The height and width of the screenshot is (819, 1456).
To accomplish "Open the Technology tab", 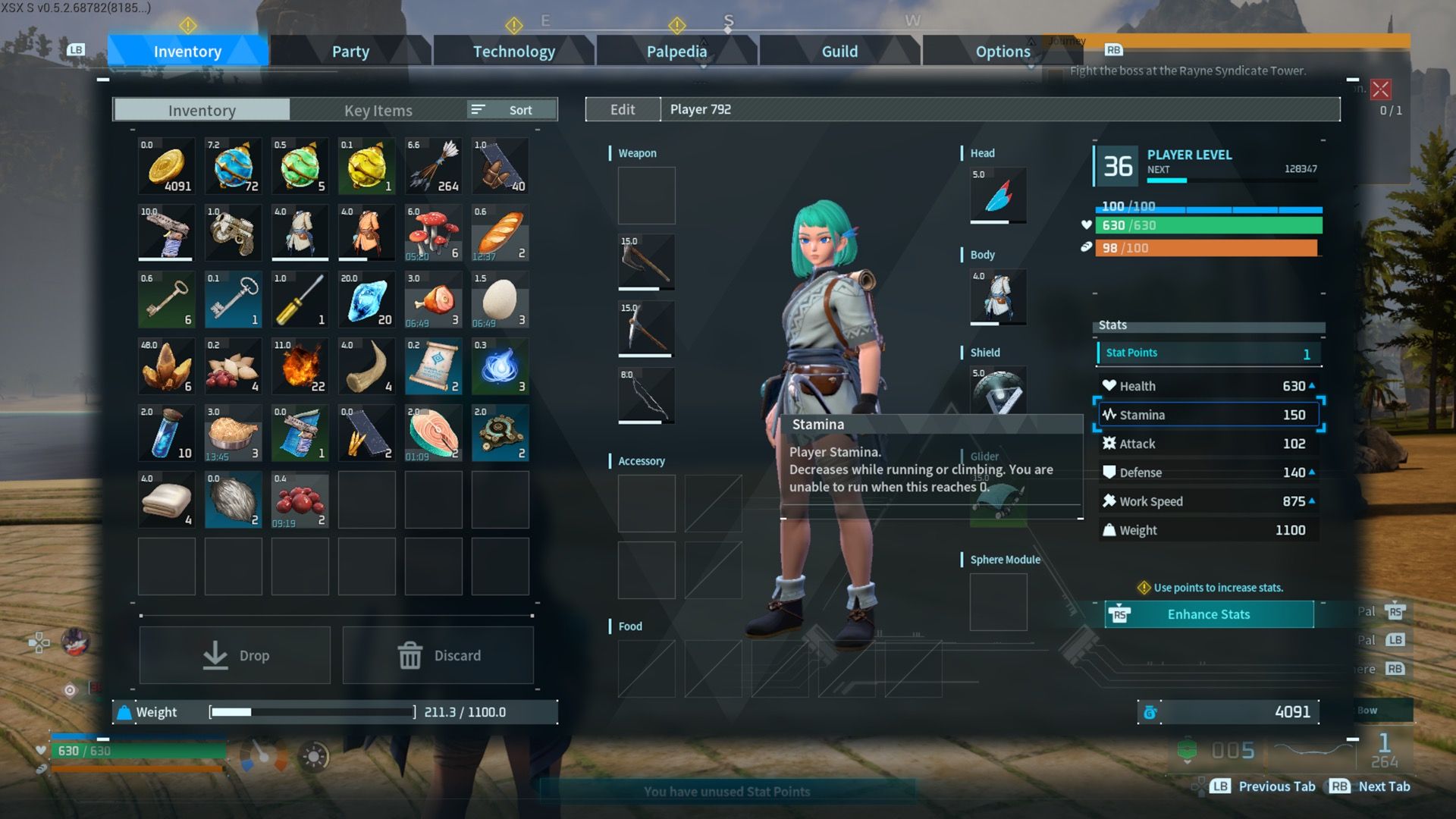I will click(513, 52).
